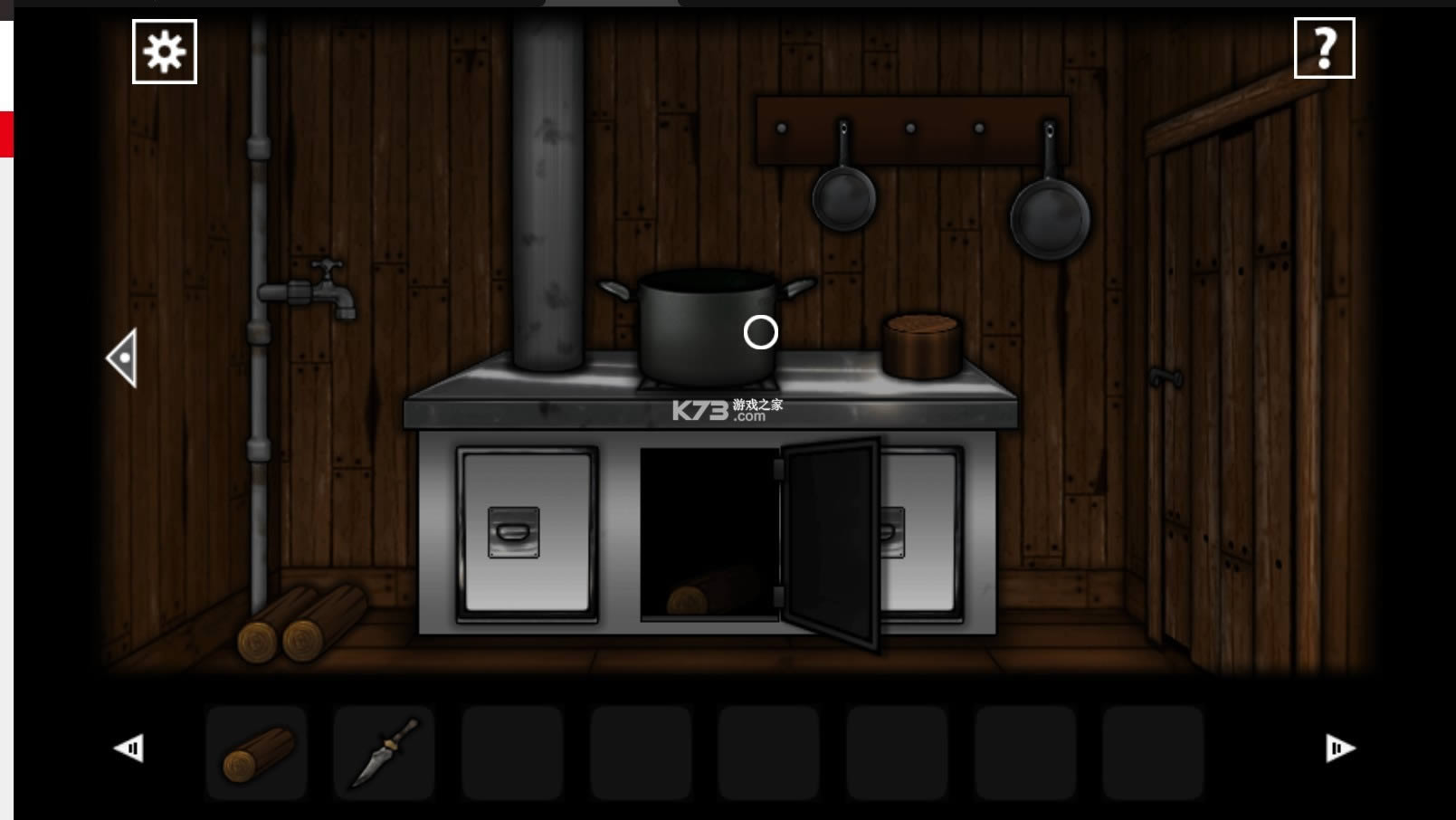Click the firewood pile on the floor
The image size is (1456, 820).
point(299,625)
